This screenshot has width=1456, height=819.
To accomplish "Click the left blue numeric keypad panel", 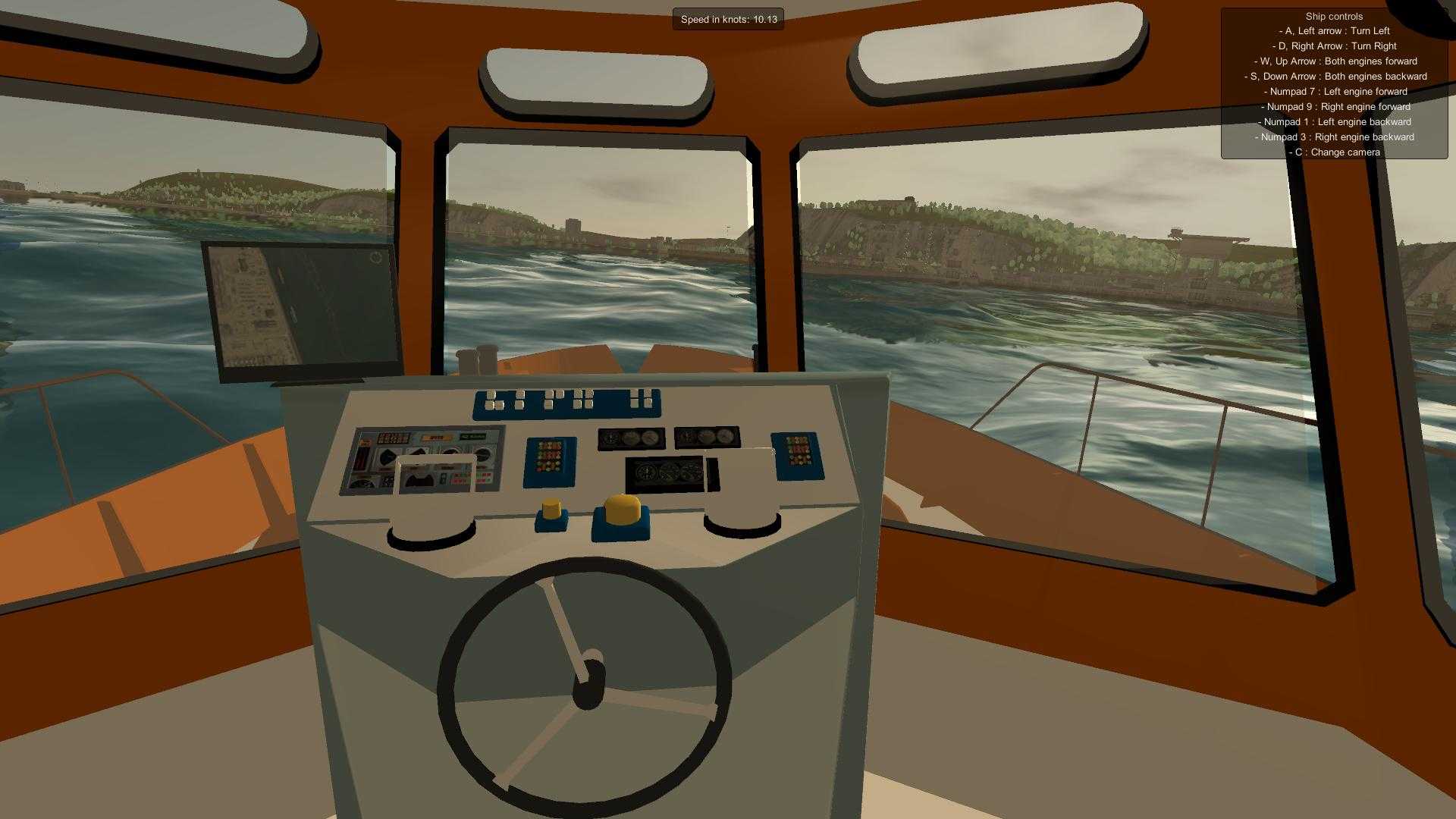I will [548, 460].
